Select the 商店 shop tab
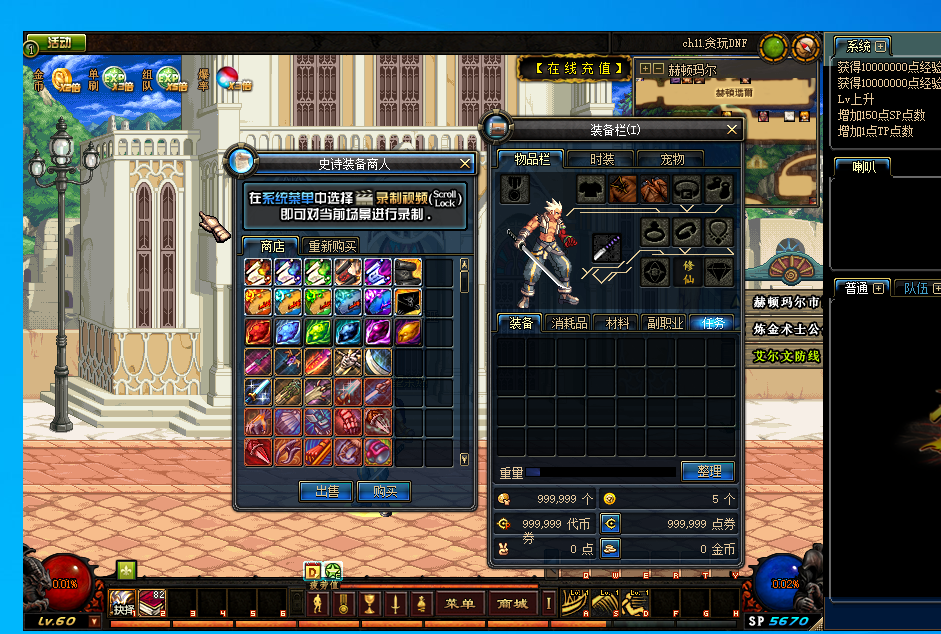The width and height of the screenshot is (941, 634). [x=271, y=246]
